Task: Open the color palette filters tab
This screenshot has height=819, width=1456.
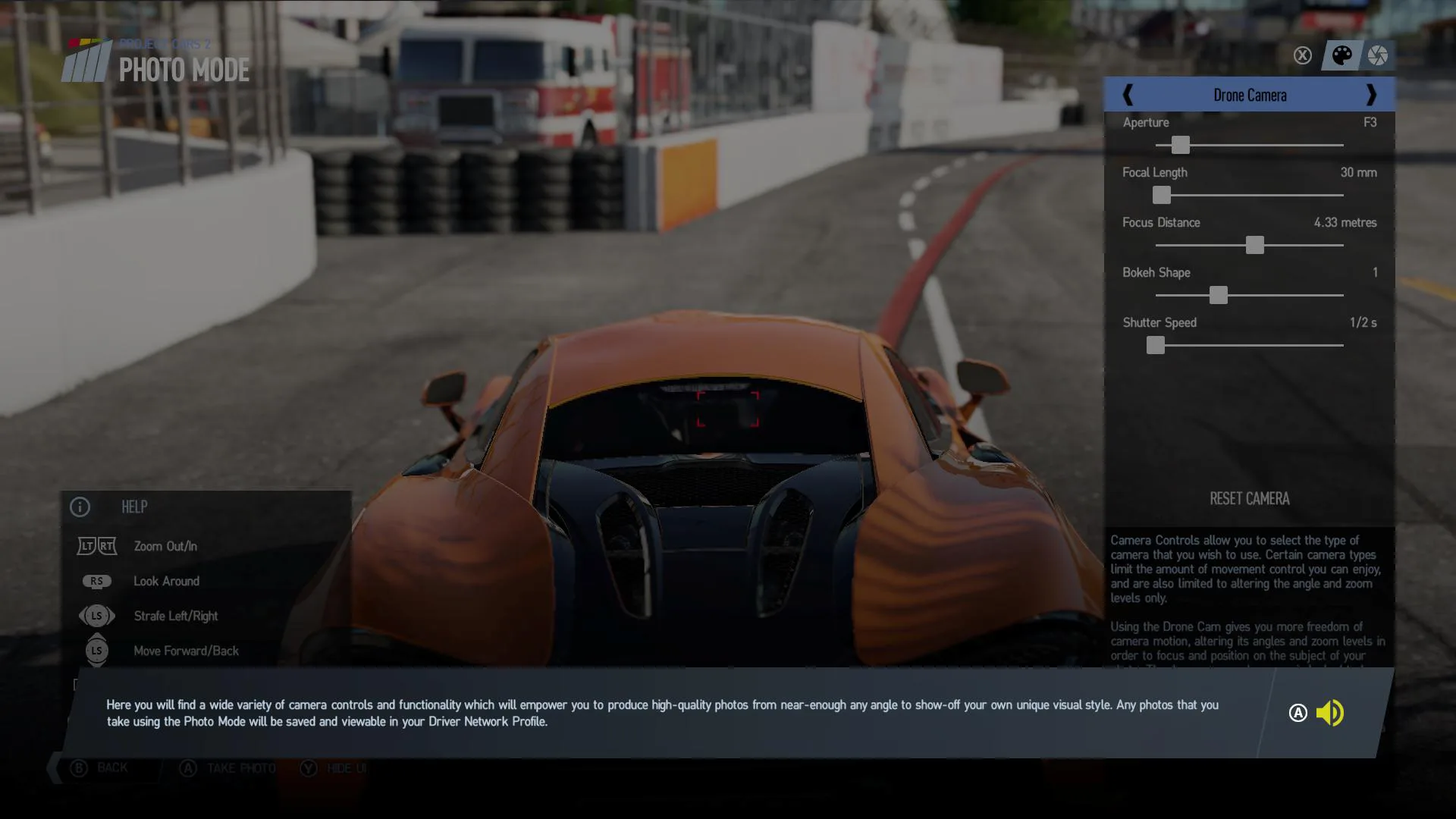Action: [x=1341, y=55]
